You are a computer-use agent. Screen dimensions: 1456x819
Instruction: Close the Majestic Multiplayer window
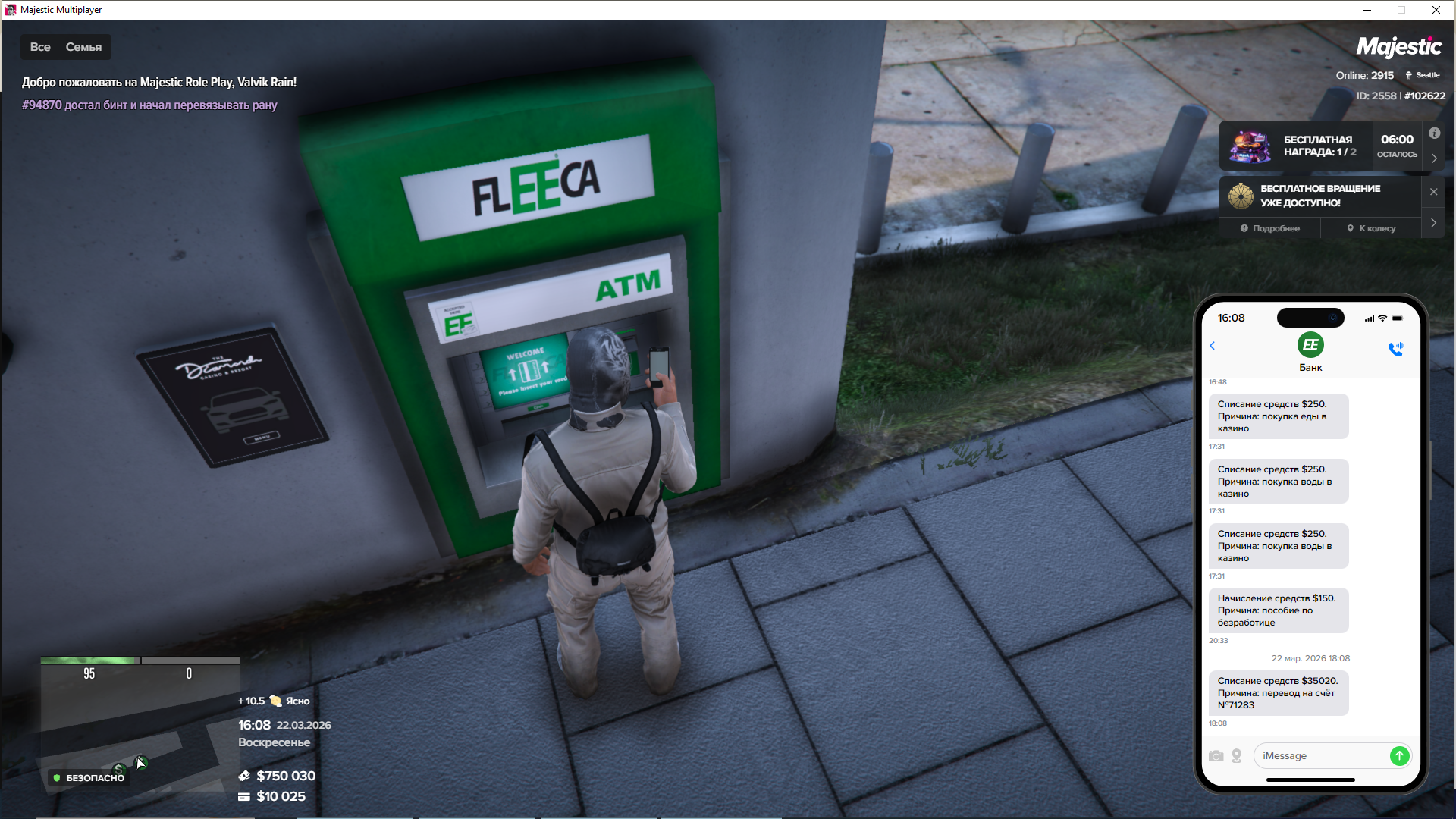(x=1436, y=10)
